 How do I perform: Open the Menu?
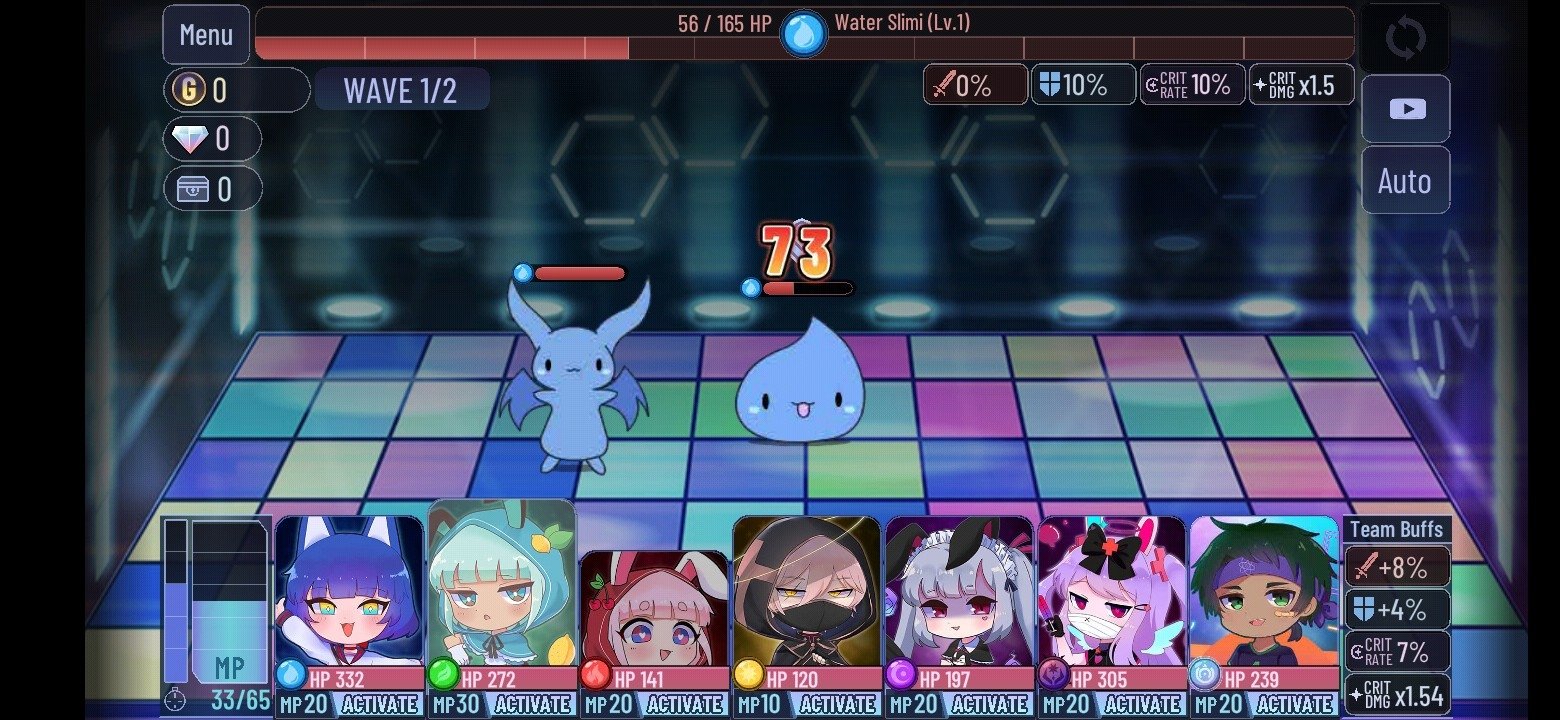[205, 35]
